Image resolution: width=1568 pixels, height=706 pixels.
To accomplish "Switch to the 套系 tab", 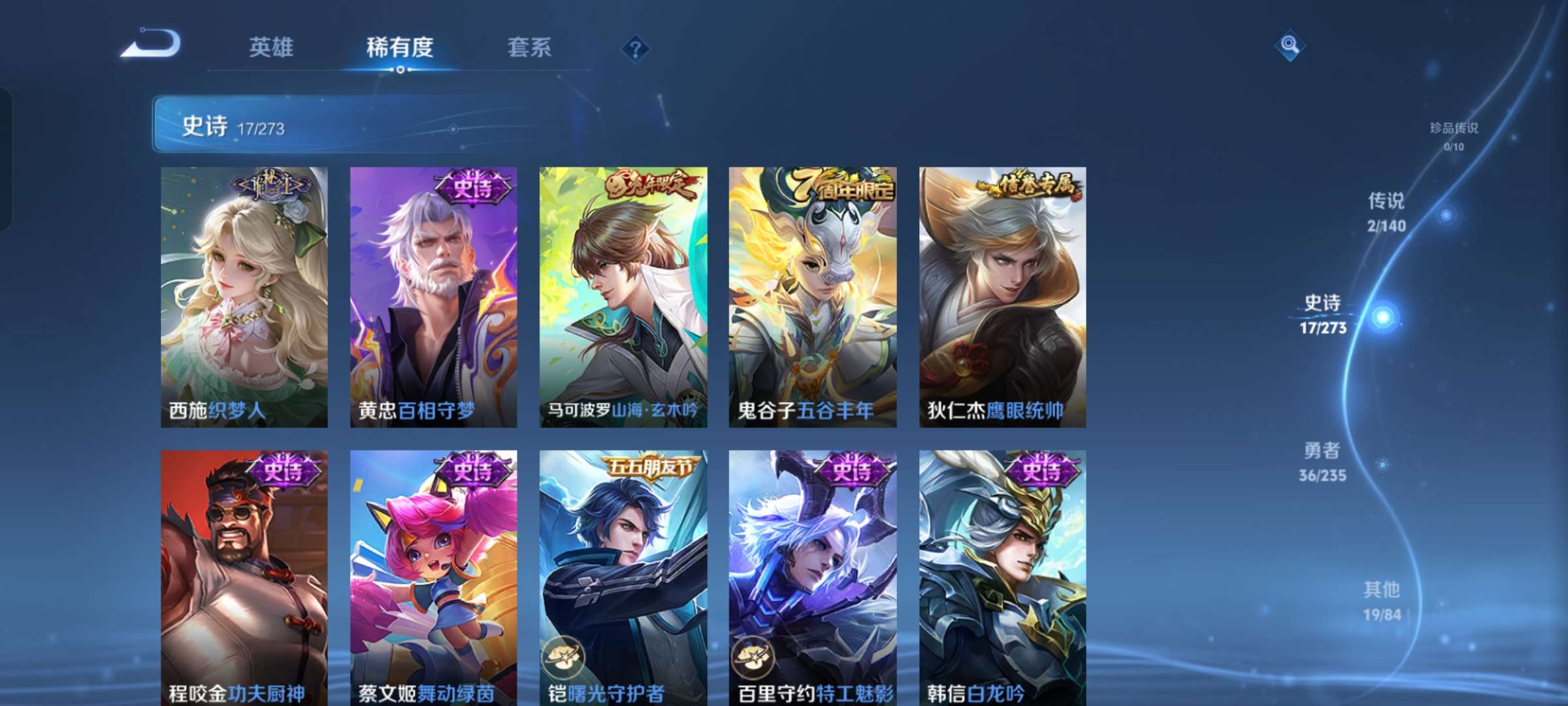I will (529, 48).
